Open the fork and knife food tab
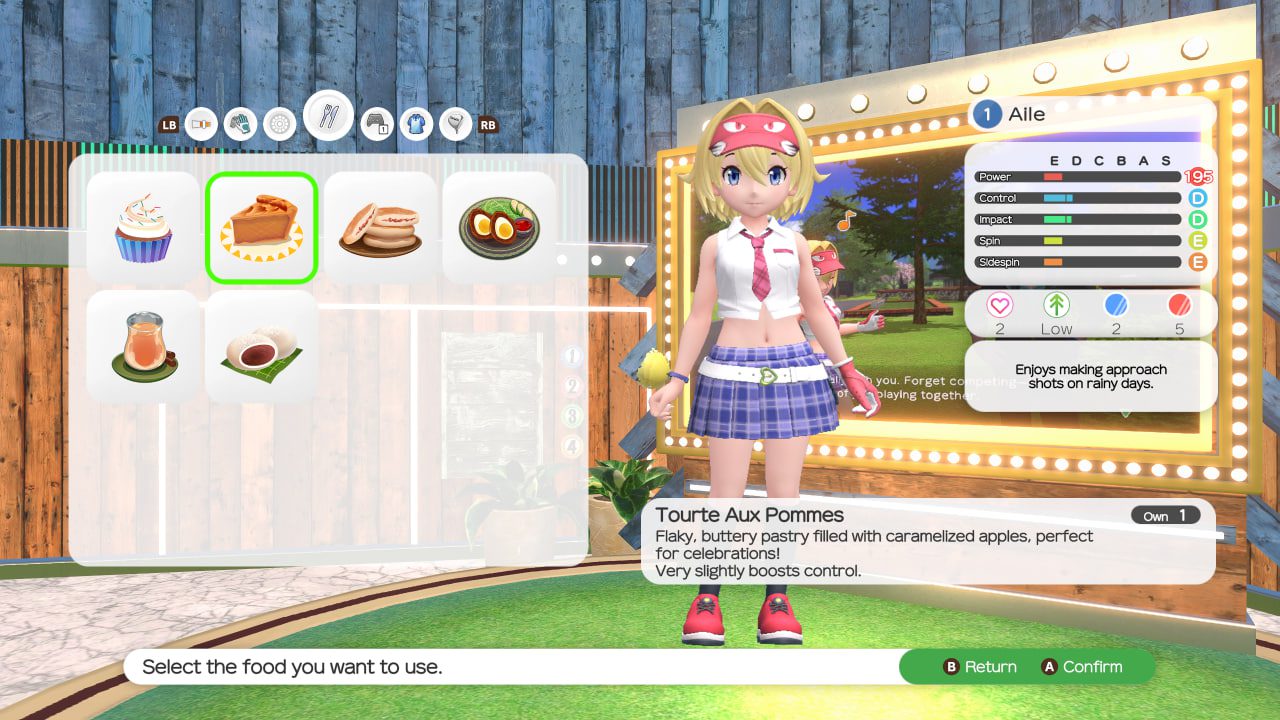This screenshot has width=1280, height=720. pos(328,117)
